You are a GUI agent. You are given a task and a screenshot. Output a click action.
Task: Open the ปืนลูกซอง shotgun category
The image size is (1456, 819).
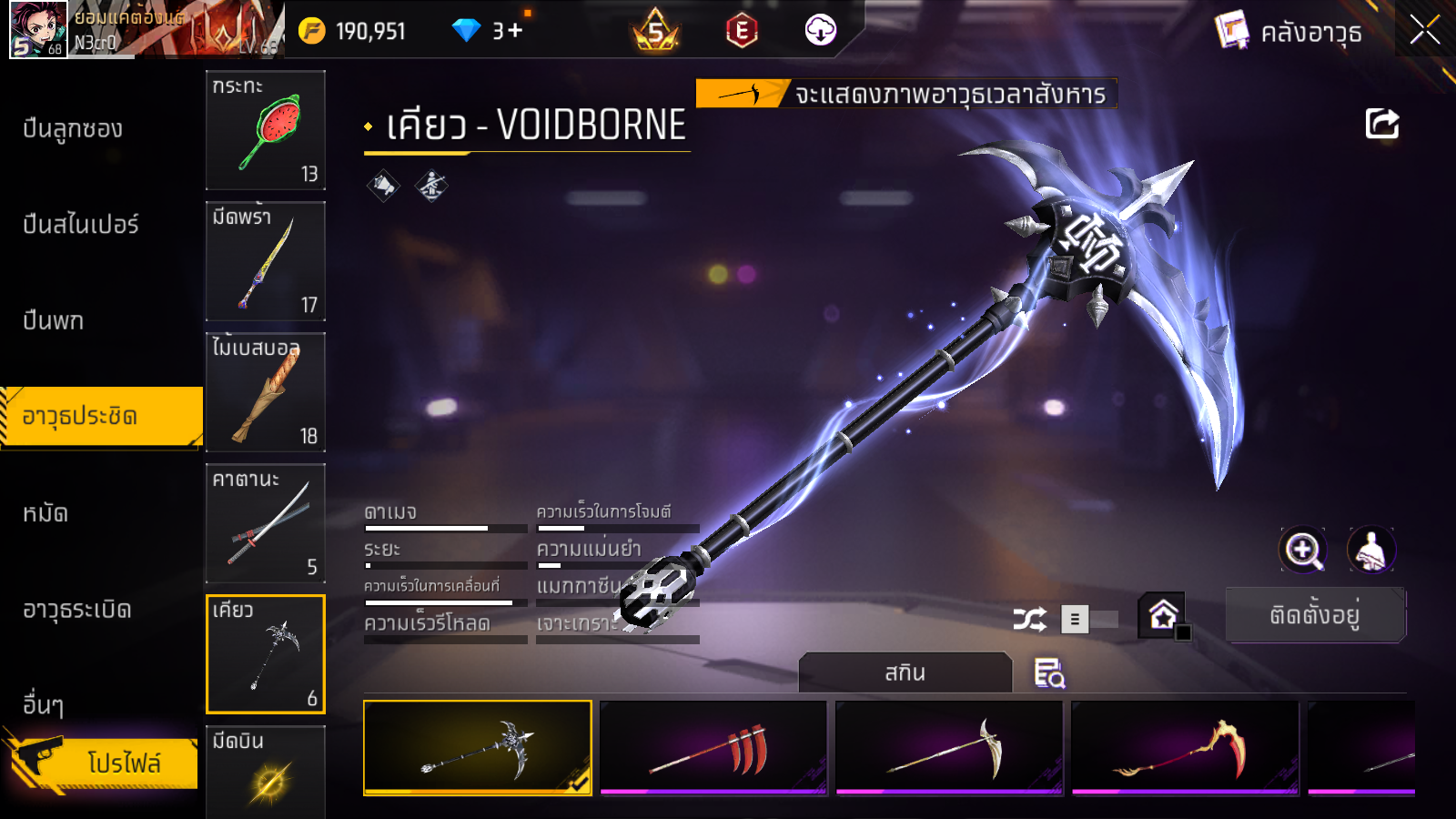[x=73, y=129]
